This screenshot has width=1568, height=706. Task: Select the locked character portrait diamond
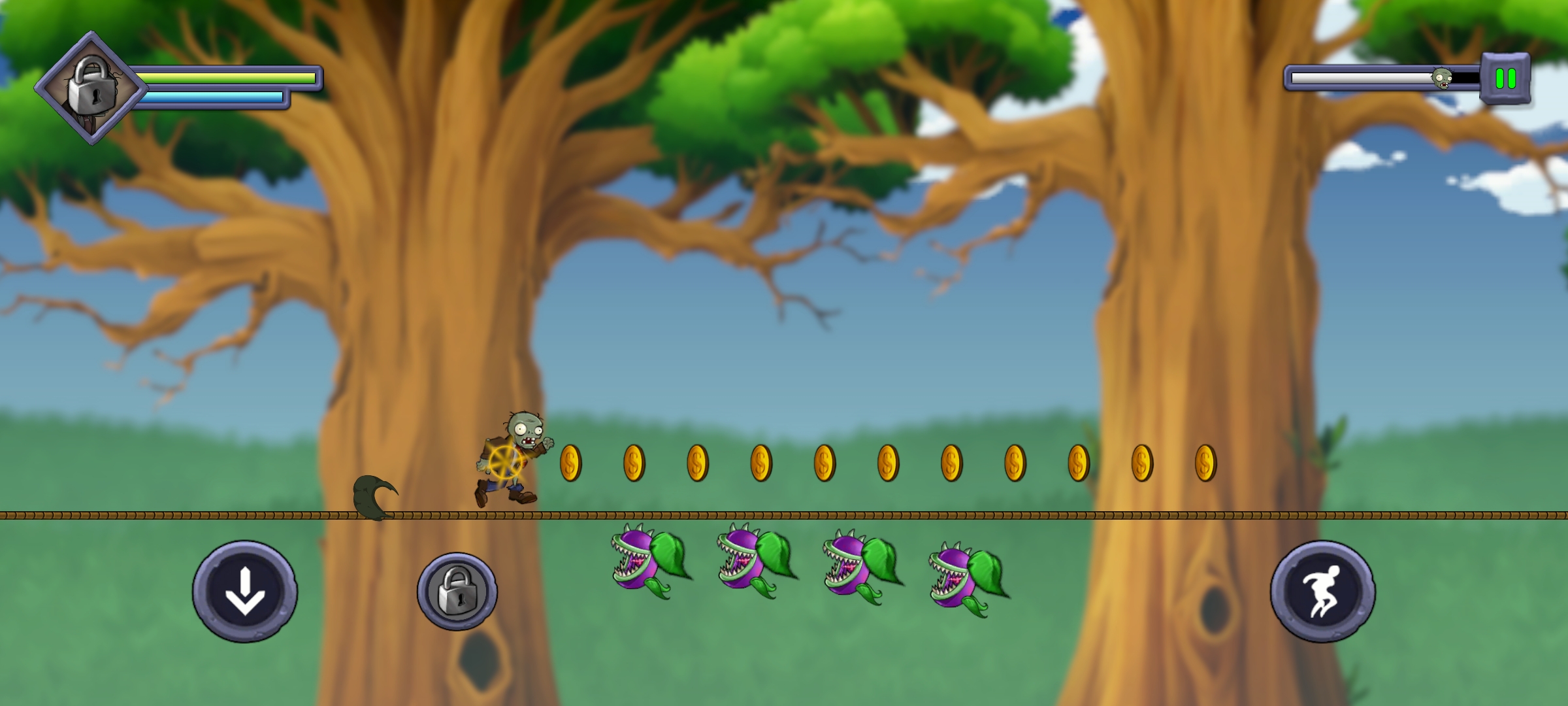tap(91, 88)
